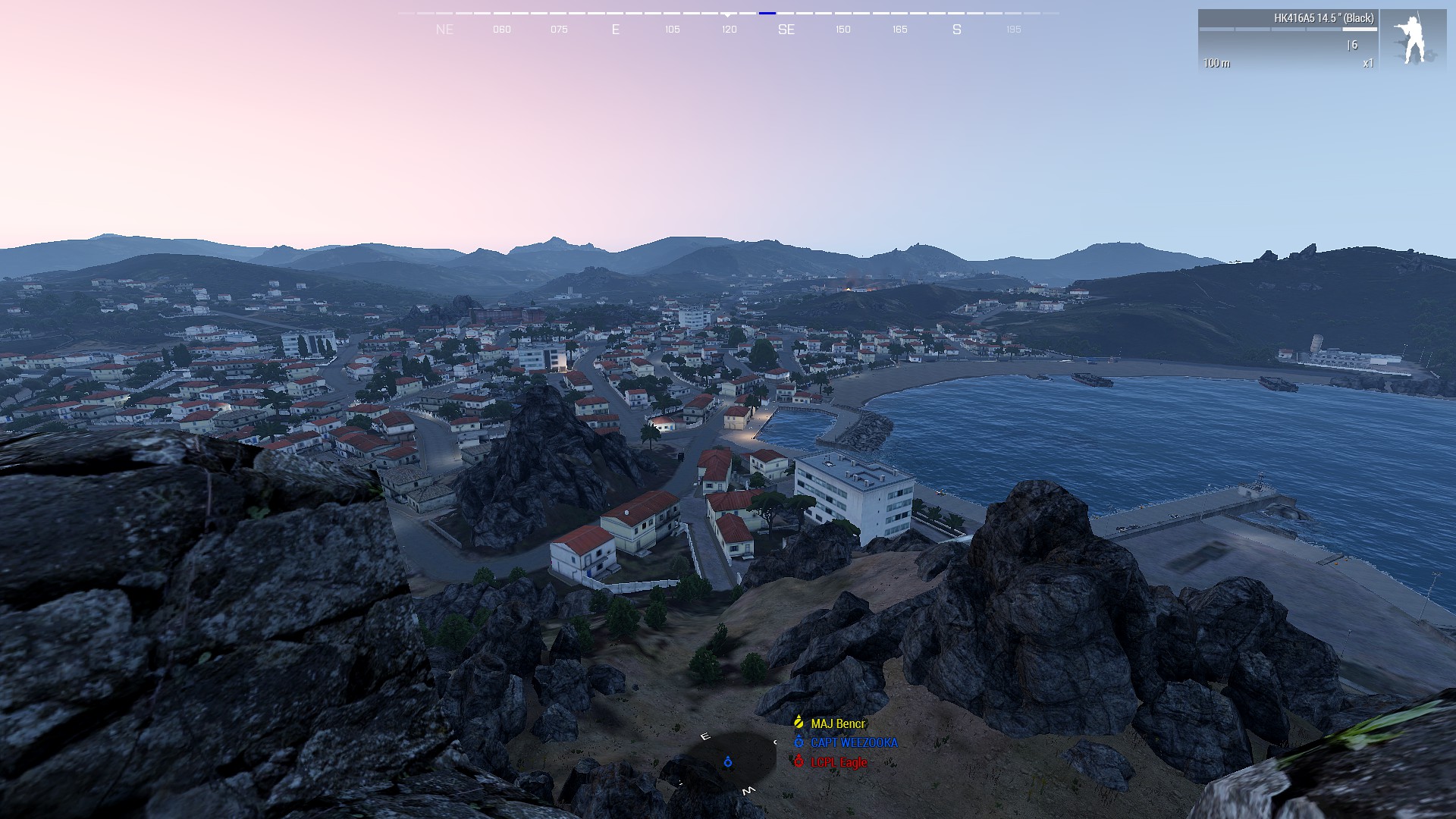Select MAJ Bencr in the squad list

[x=837, y=723]
